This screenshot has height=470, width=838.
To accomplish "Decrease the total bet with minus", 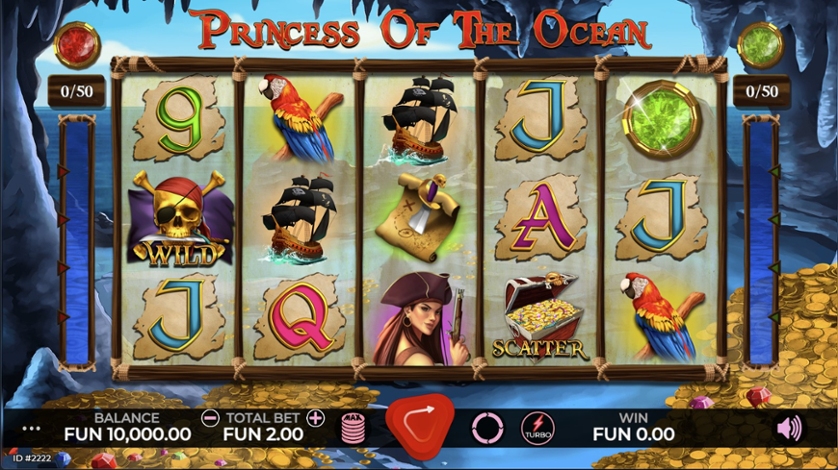I will tap(209, 418).
